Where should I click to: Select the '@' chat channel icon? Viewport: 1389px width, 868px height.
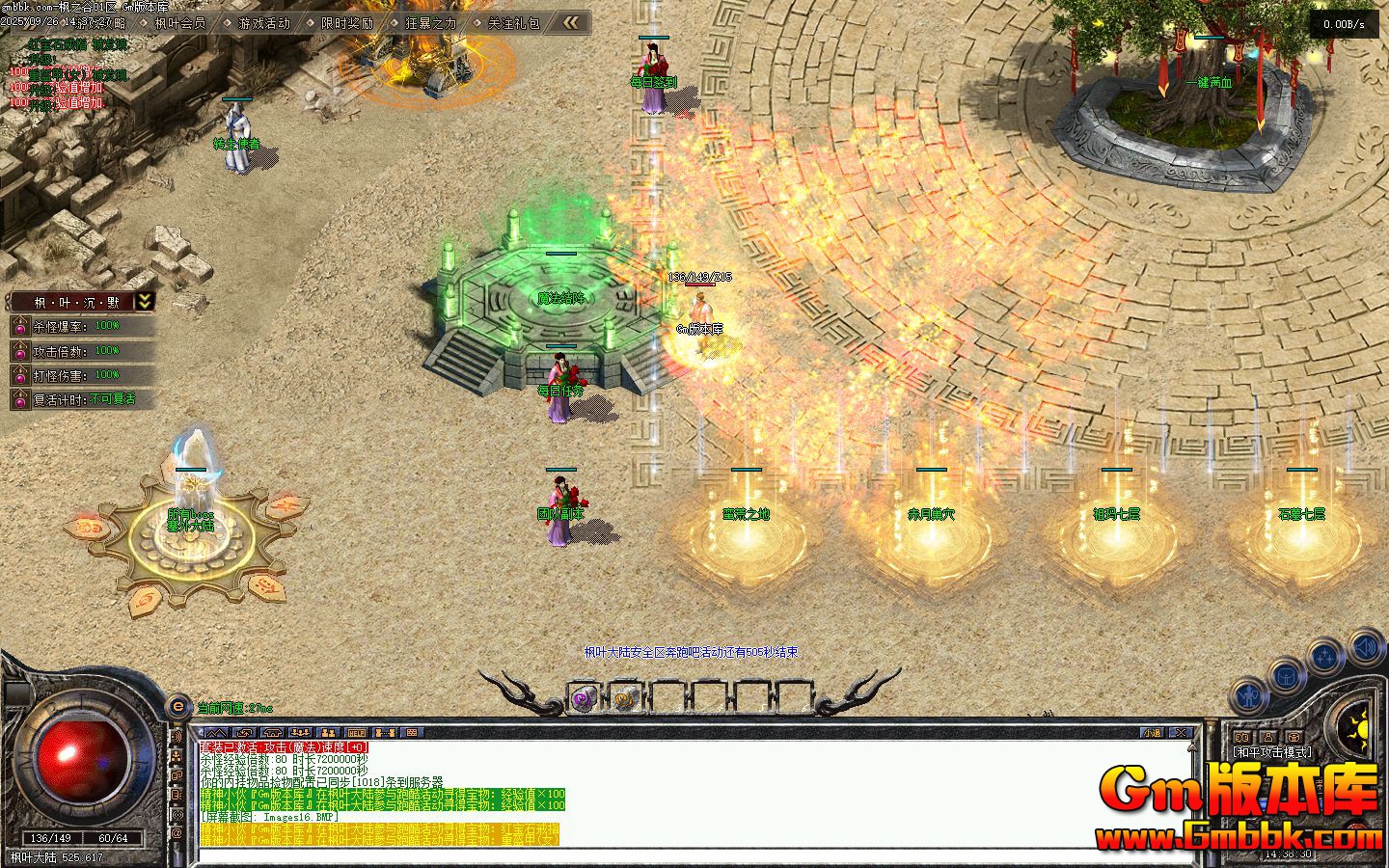(x=177, y=832)
